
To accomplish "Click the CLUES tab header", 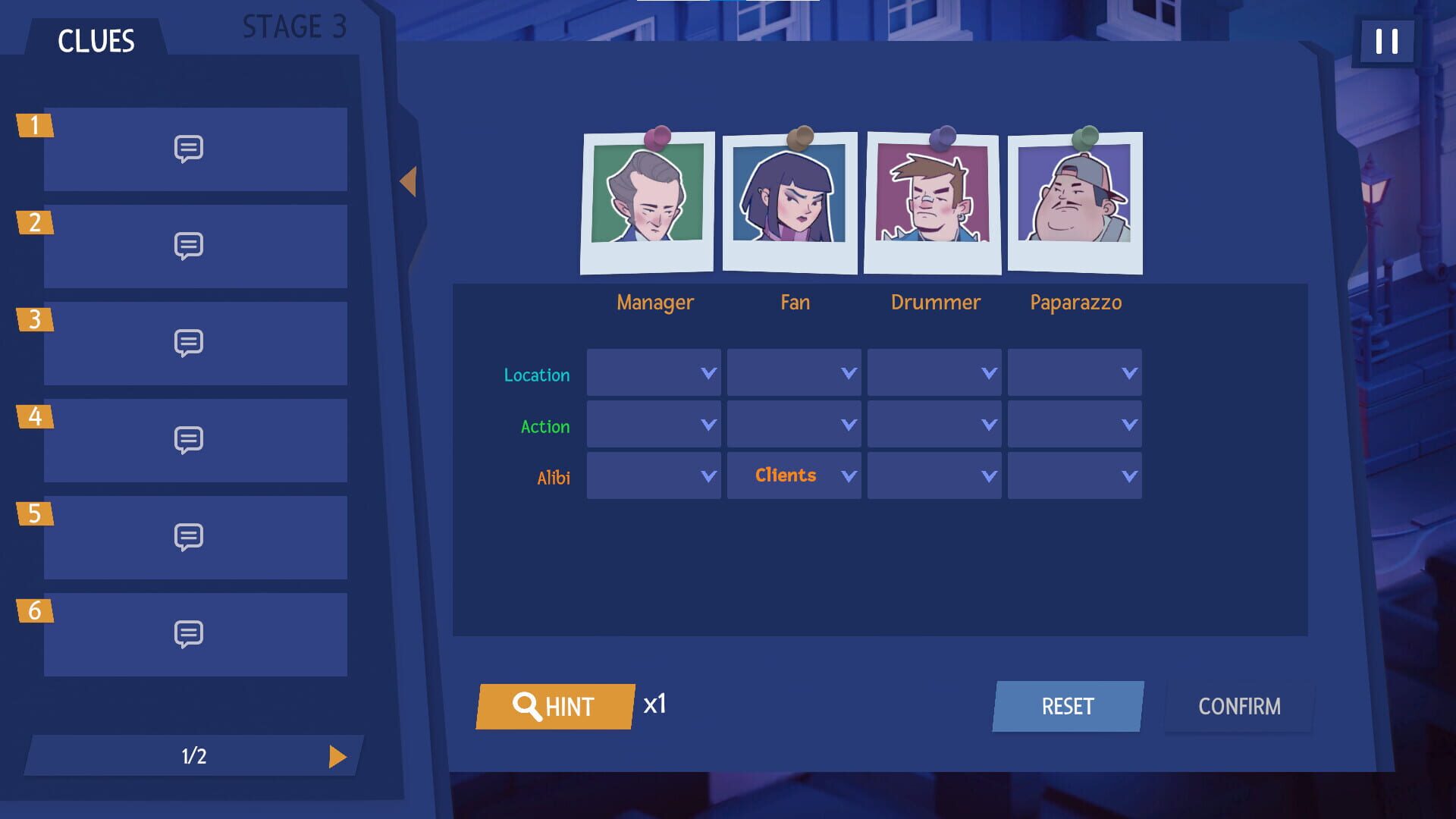I will tap(96, 42).
